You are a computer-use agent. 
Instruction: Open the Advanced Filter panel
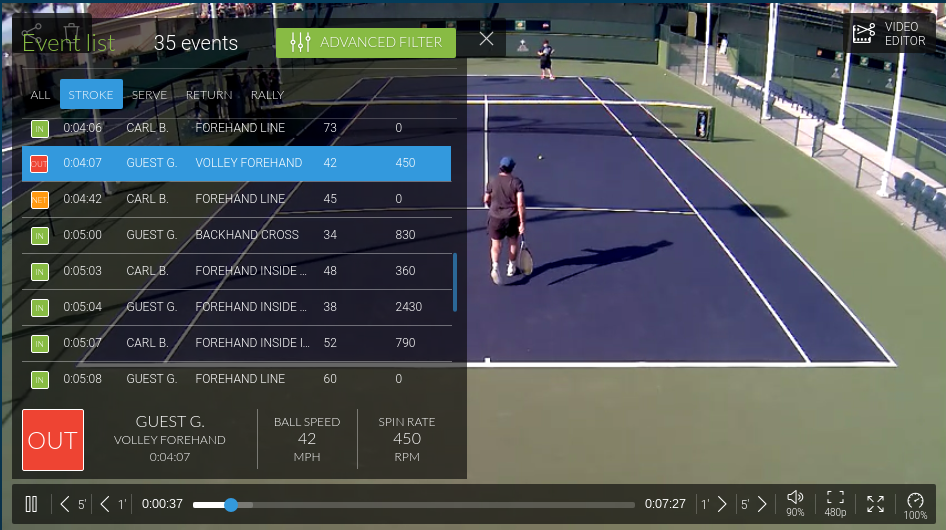coord(366,42)
